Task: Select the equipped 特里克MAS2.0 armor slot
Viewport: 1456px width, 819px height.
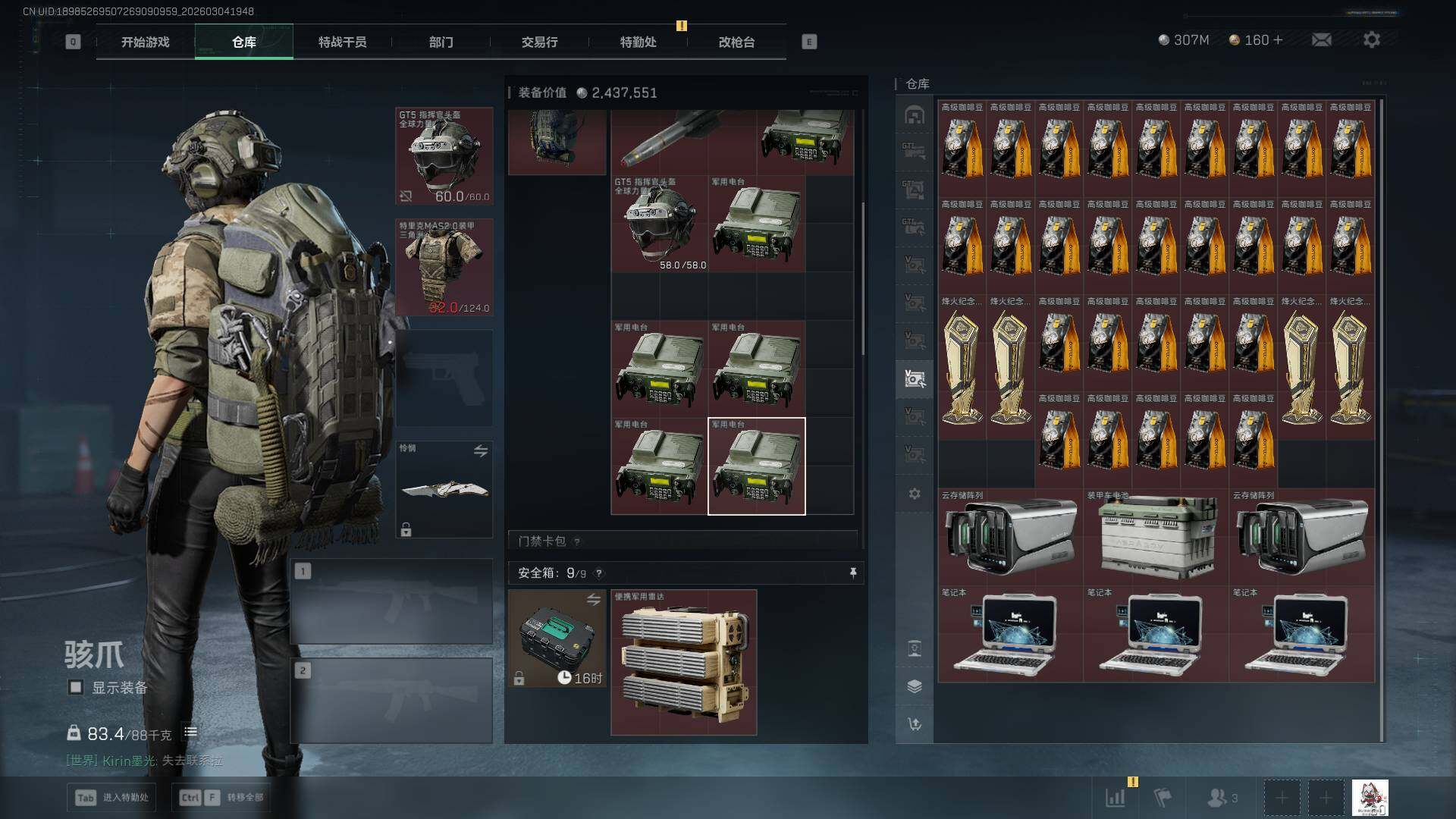Action: tap(444, 267)
